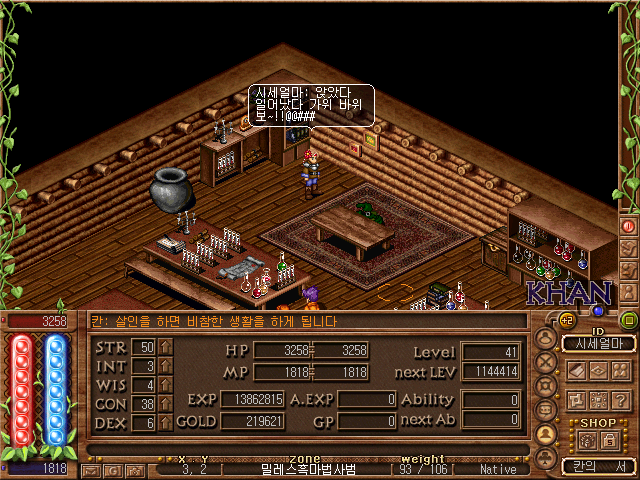The image size is (640, 480).
Task: Open the mail envelope icon
Action: pyautogui.click(x=91, y=469)
